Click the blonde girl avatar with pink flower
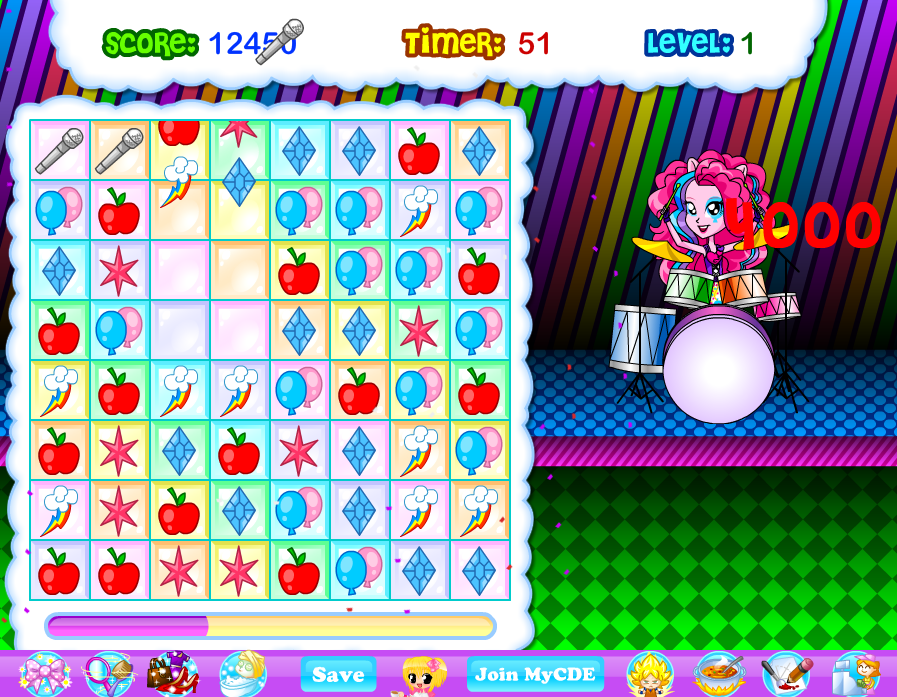 point(424,675)
